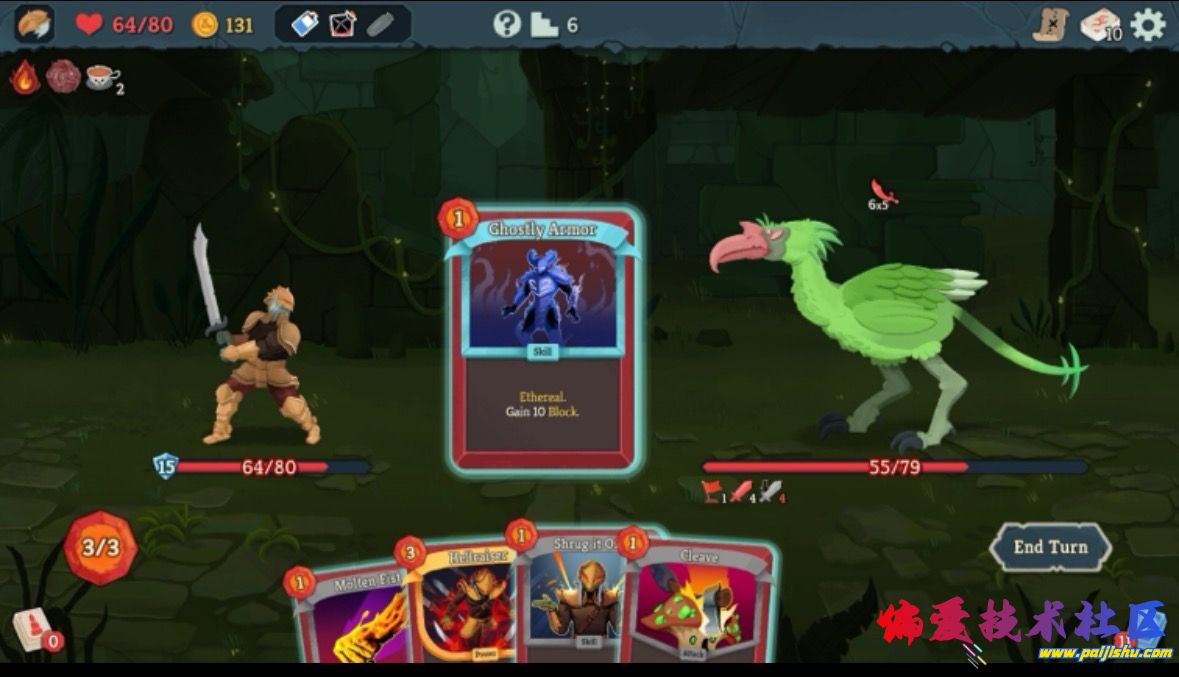The height and width of the screenshot is (677, 1179).
Task: Check the enemy's attack intent icon
Action: pos(881,193)
